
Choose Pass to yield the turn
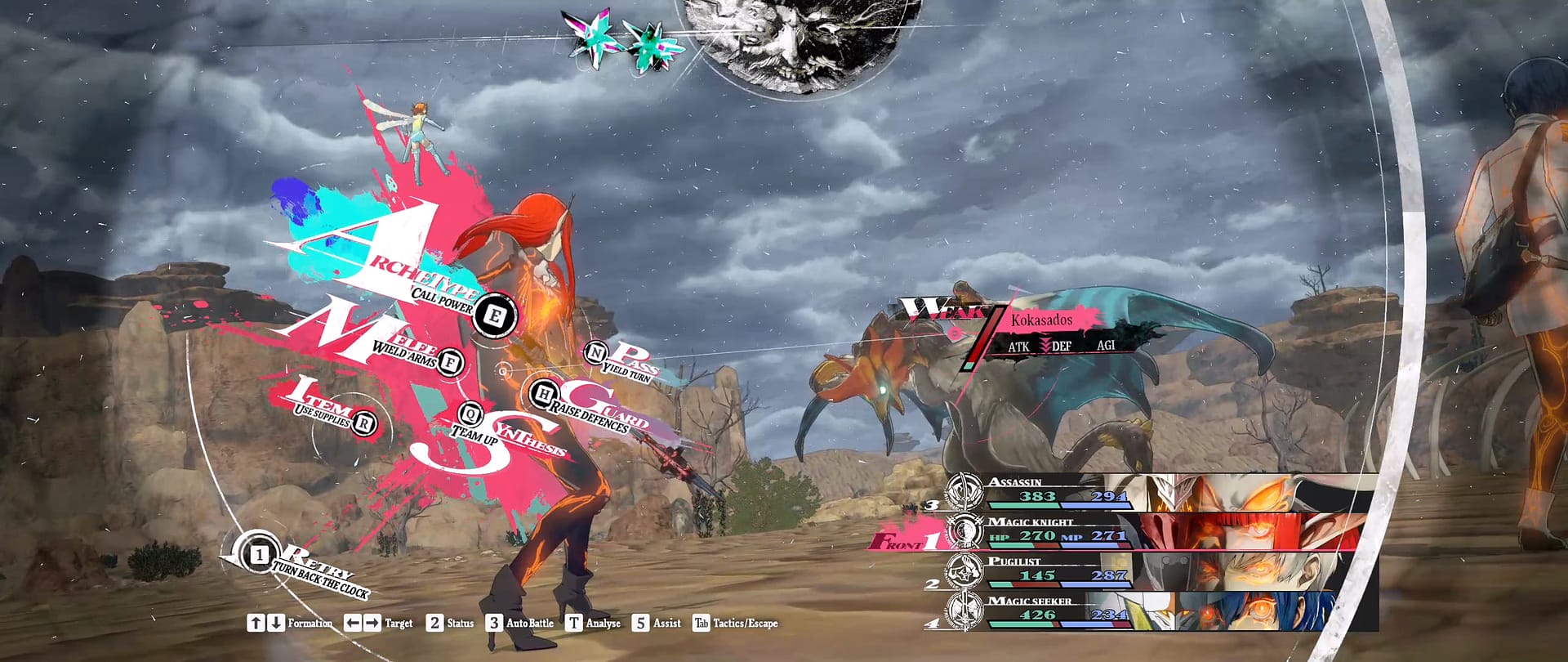596,353
